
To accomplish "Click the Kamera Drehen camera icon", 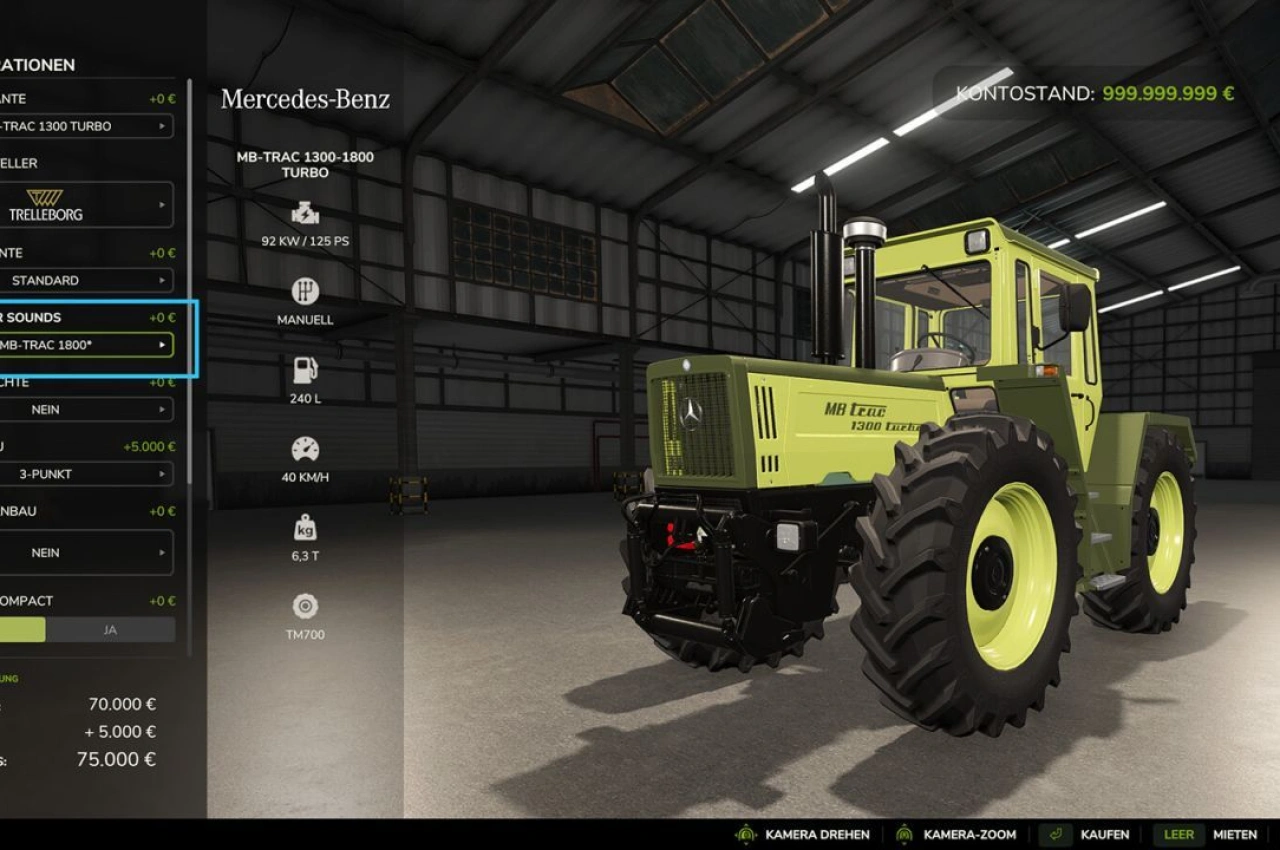I will 745,834.
